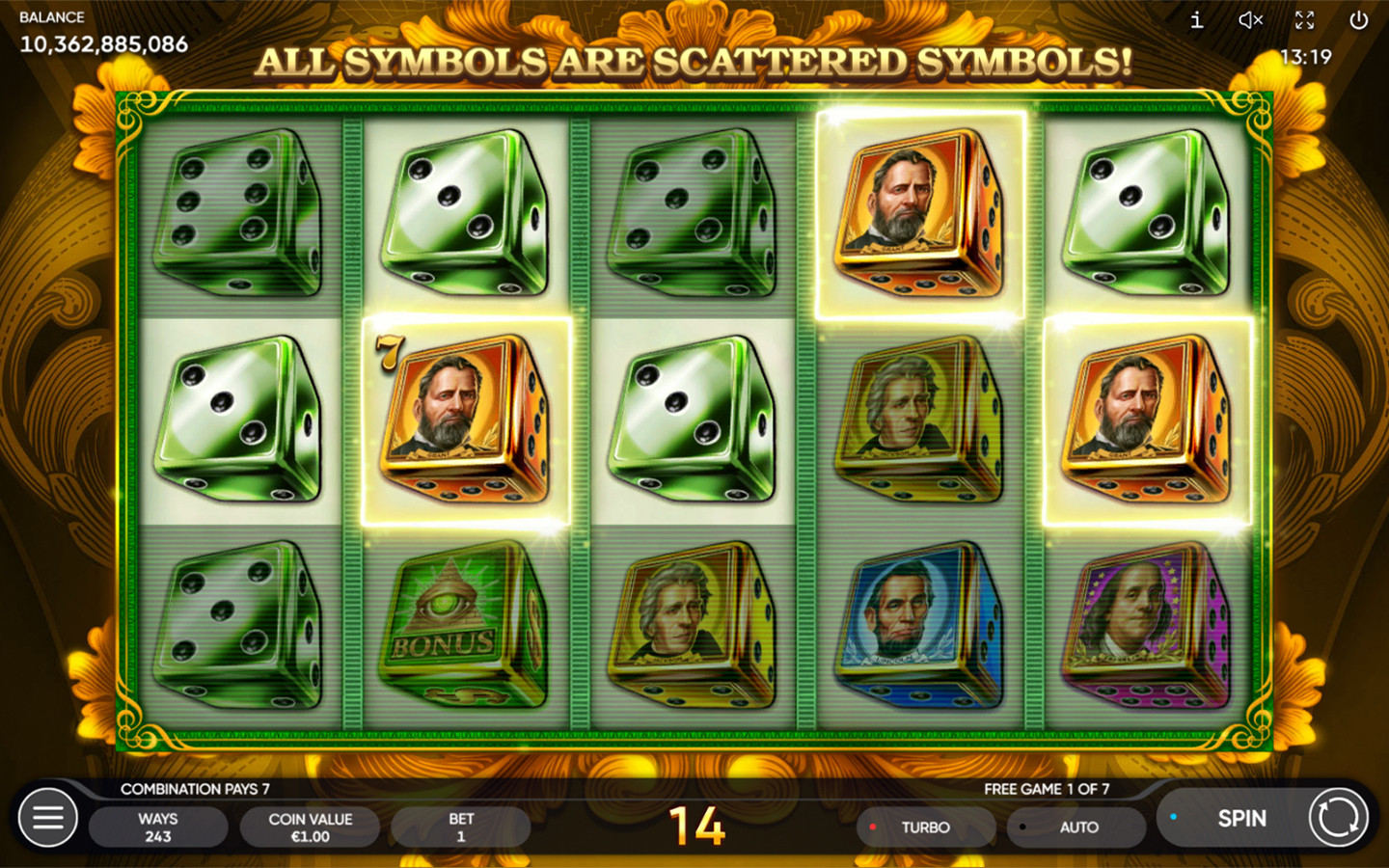Click the SPIN button
The height and width of the screenshot is (868, 1389).
pyautogui.click(x=1240, y=819)
